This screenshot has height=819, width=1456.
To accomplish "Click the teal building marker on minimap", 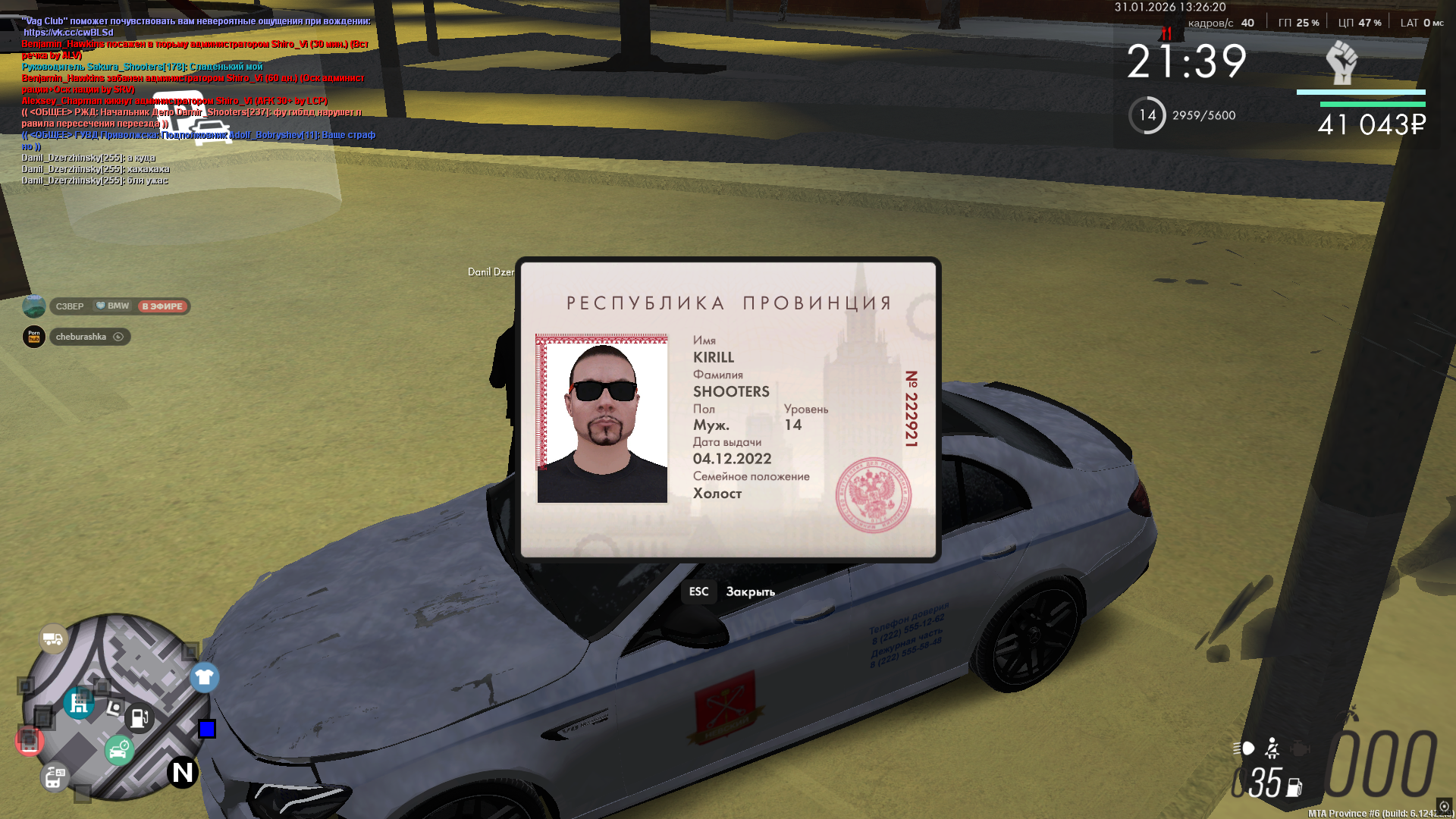I will (79, 704).
